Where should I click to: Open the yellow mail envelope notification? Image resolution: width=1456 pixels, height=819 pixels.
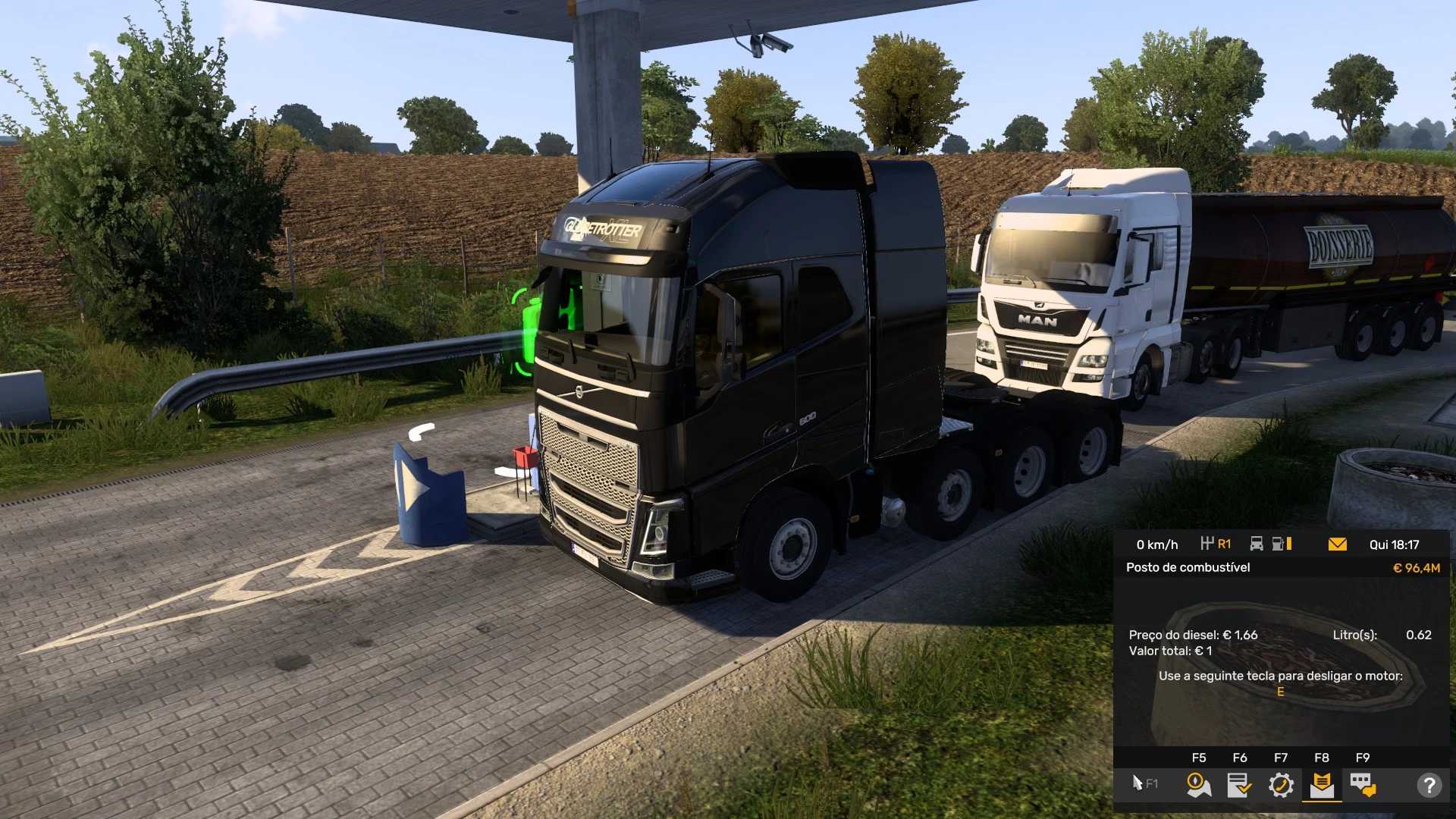pos(1338,544)
